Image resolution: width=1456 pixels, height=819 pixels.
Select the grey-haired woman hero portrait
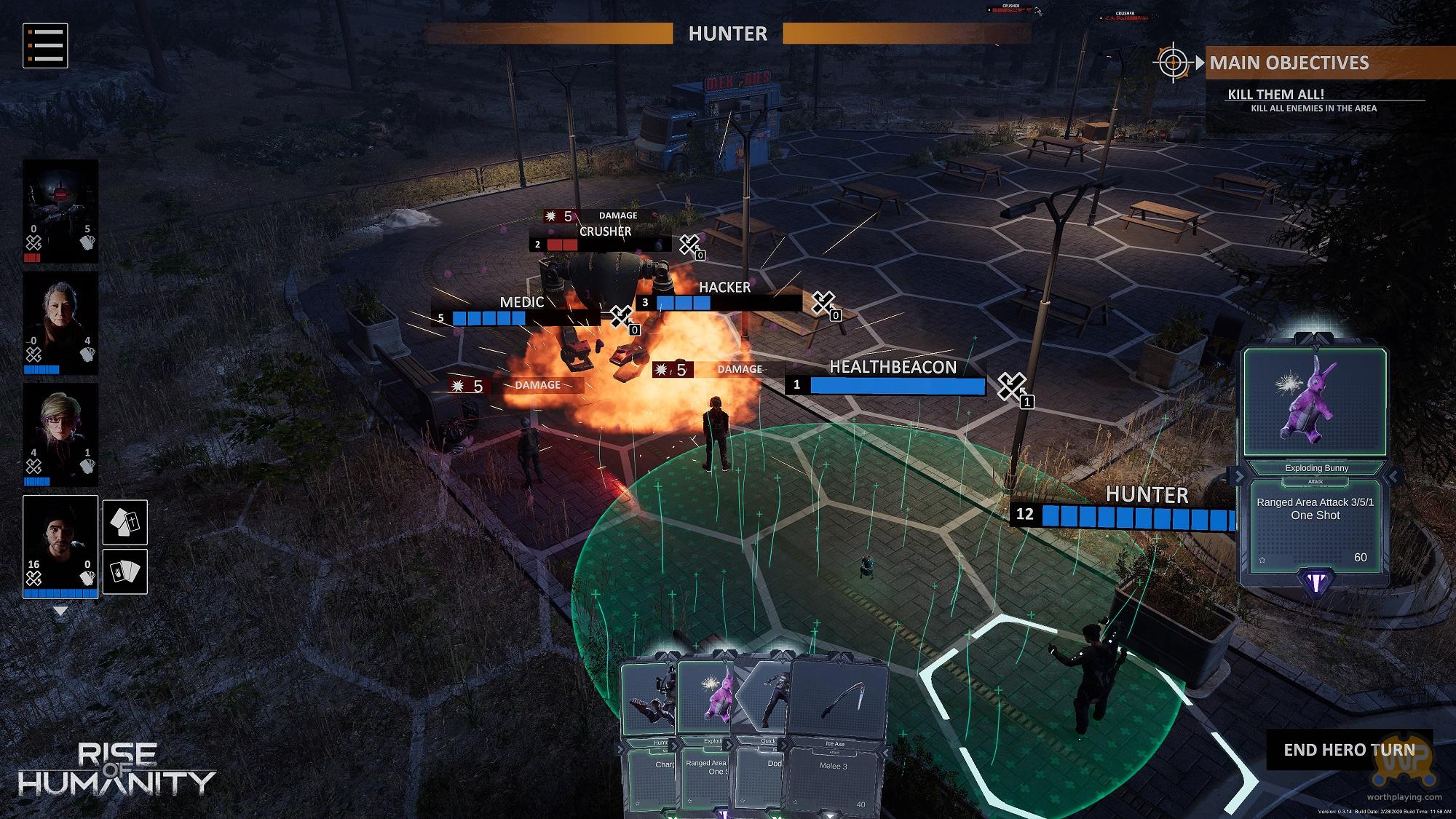coord(60,323)
